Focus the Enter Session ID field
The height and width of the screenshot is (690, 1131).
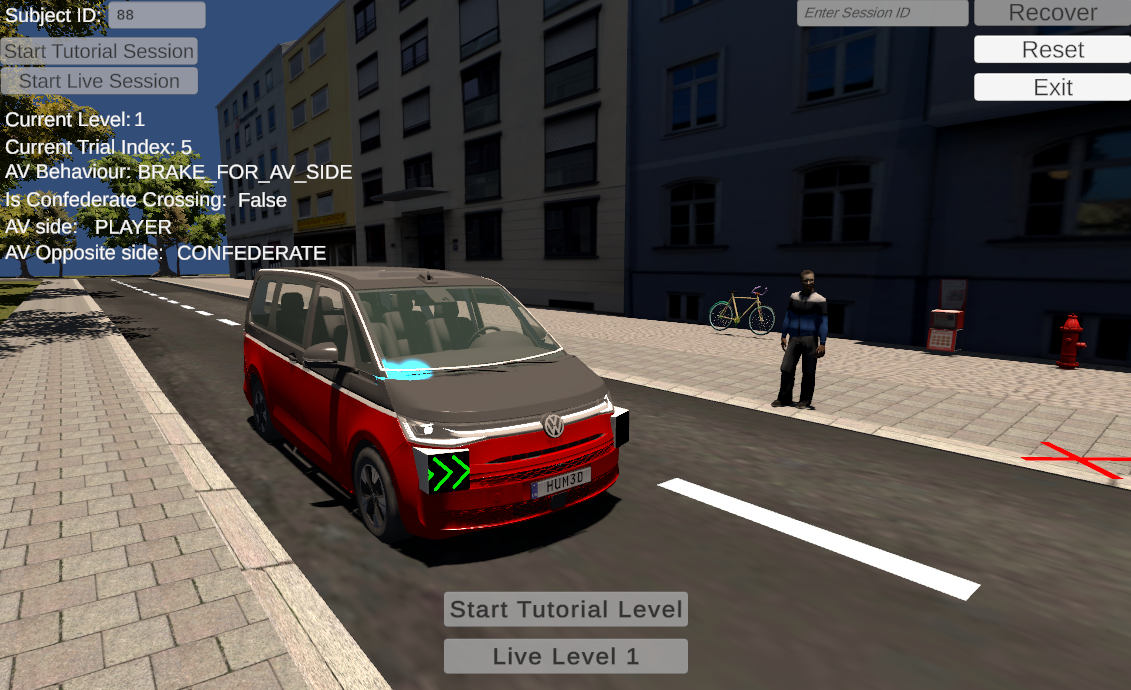pos(882,13)
